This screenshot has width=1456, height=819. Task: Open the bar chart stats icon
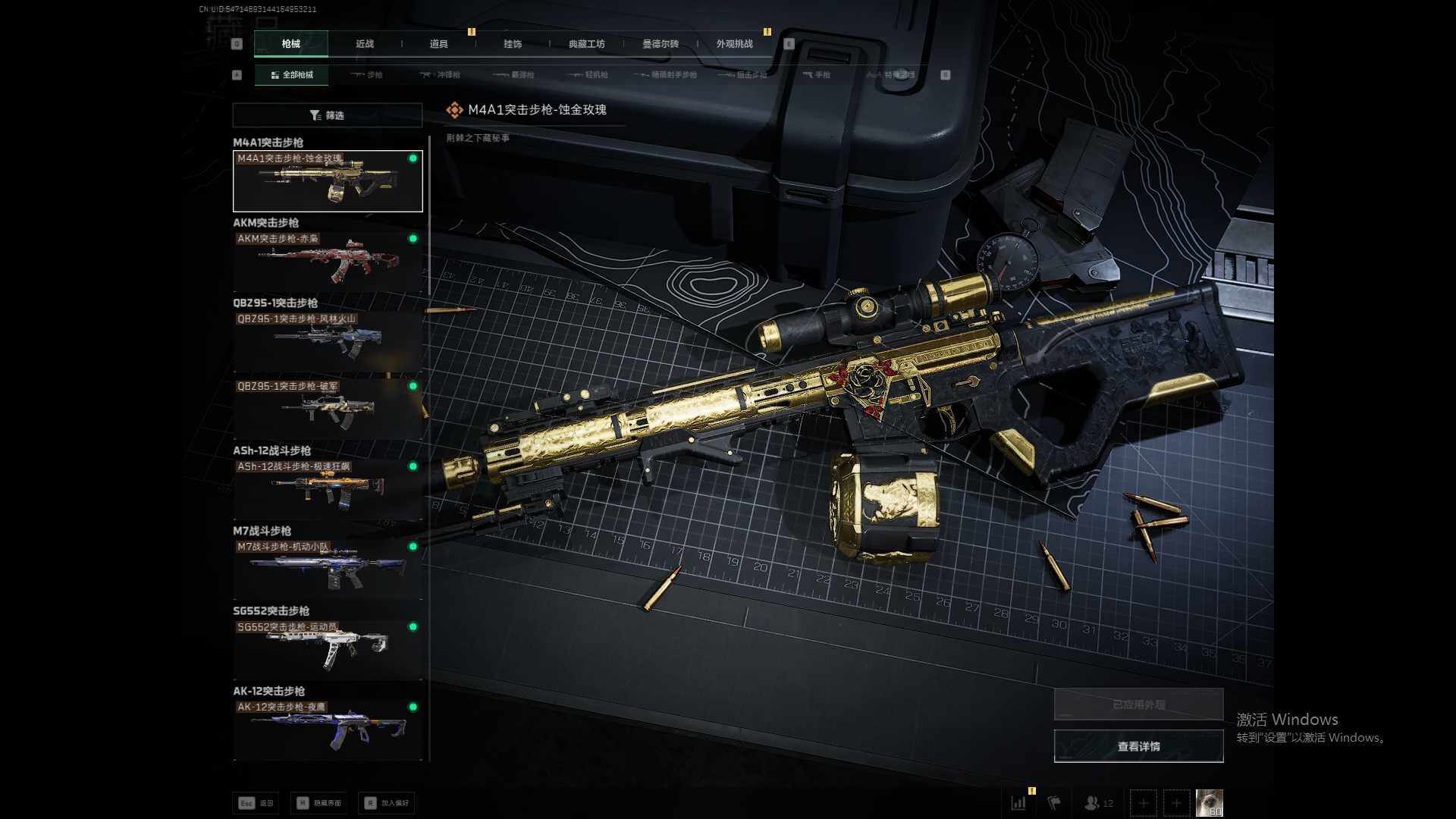[x=1018, y=803]
